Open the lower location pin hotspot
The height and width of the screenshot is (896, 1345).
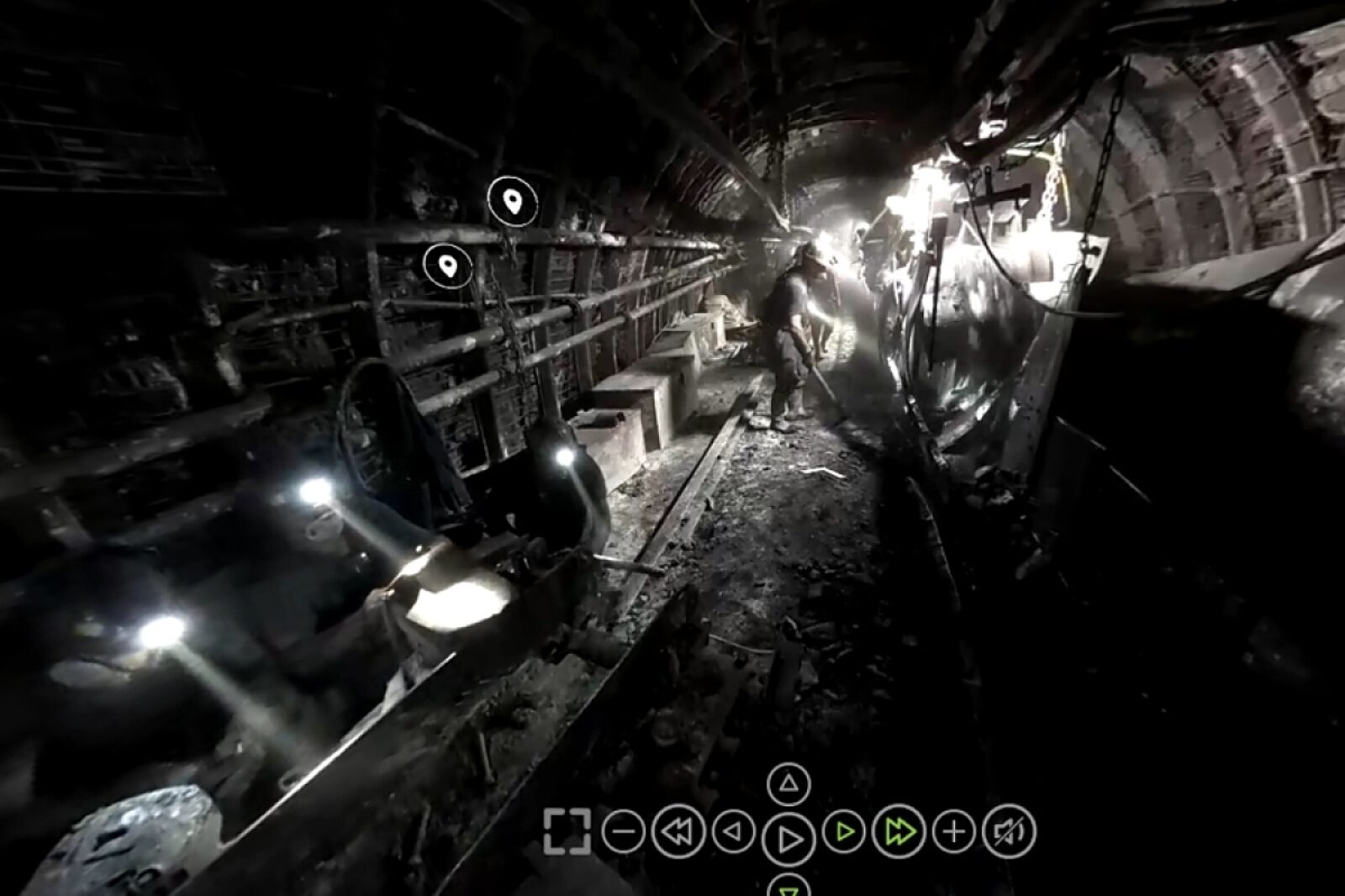coord(448,266)
